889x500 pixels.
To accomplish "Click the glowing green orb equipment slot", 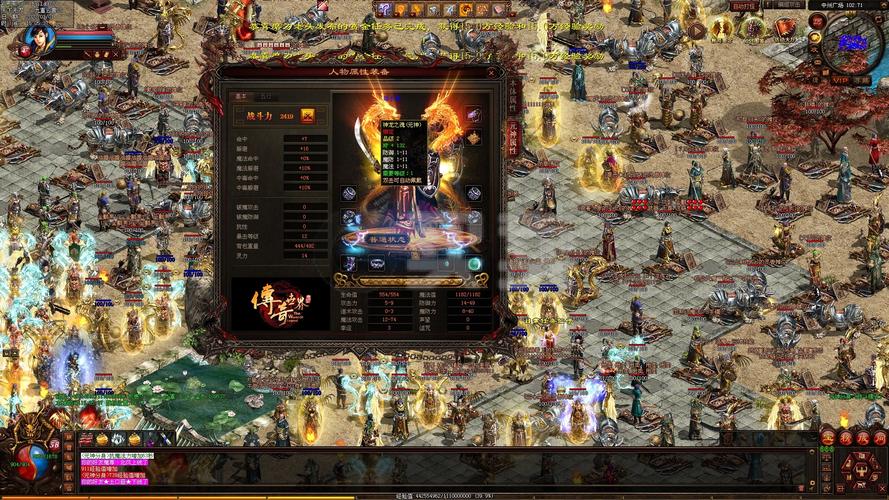I will click(474, 263).
